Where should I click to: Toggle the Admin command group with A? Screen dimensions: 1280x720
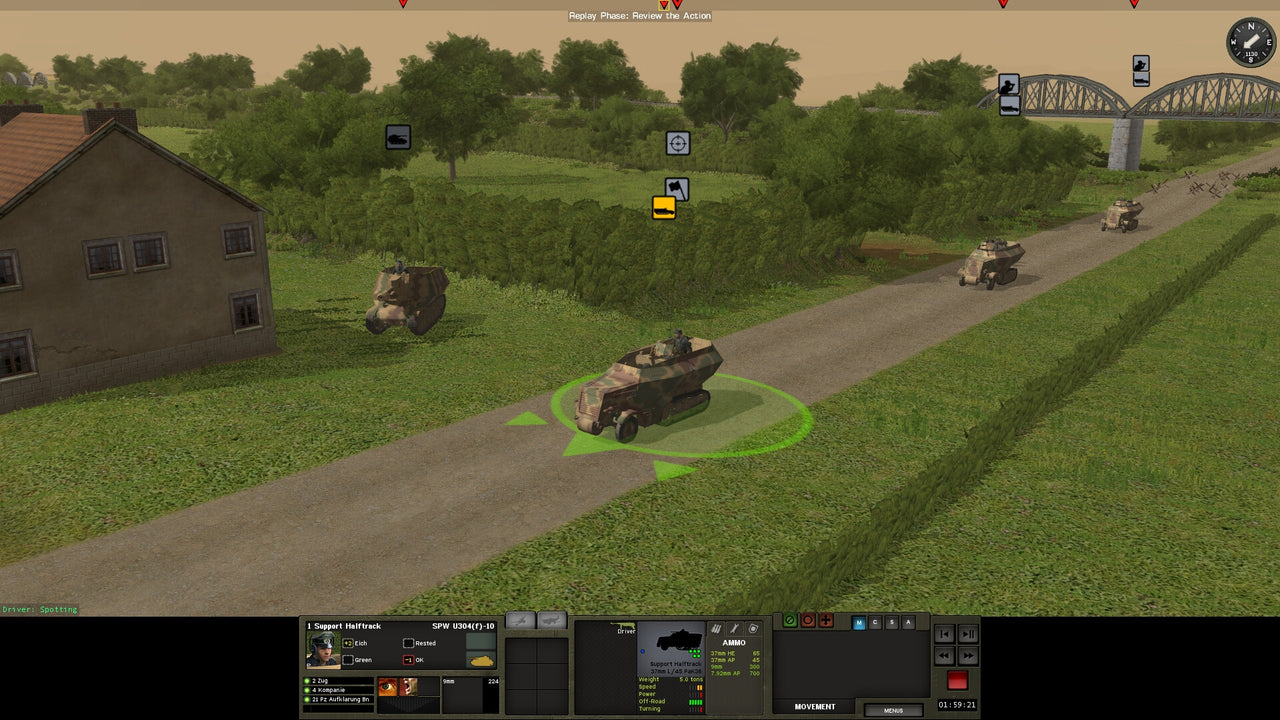pos(909,623)
